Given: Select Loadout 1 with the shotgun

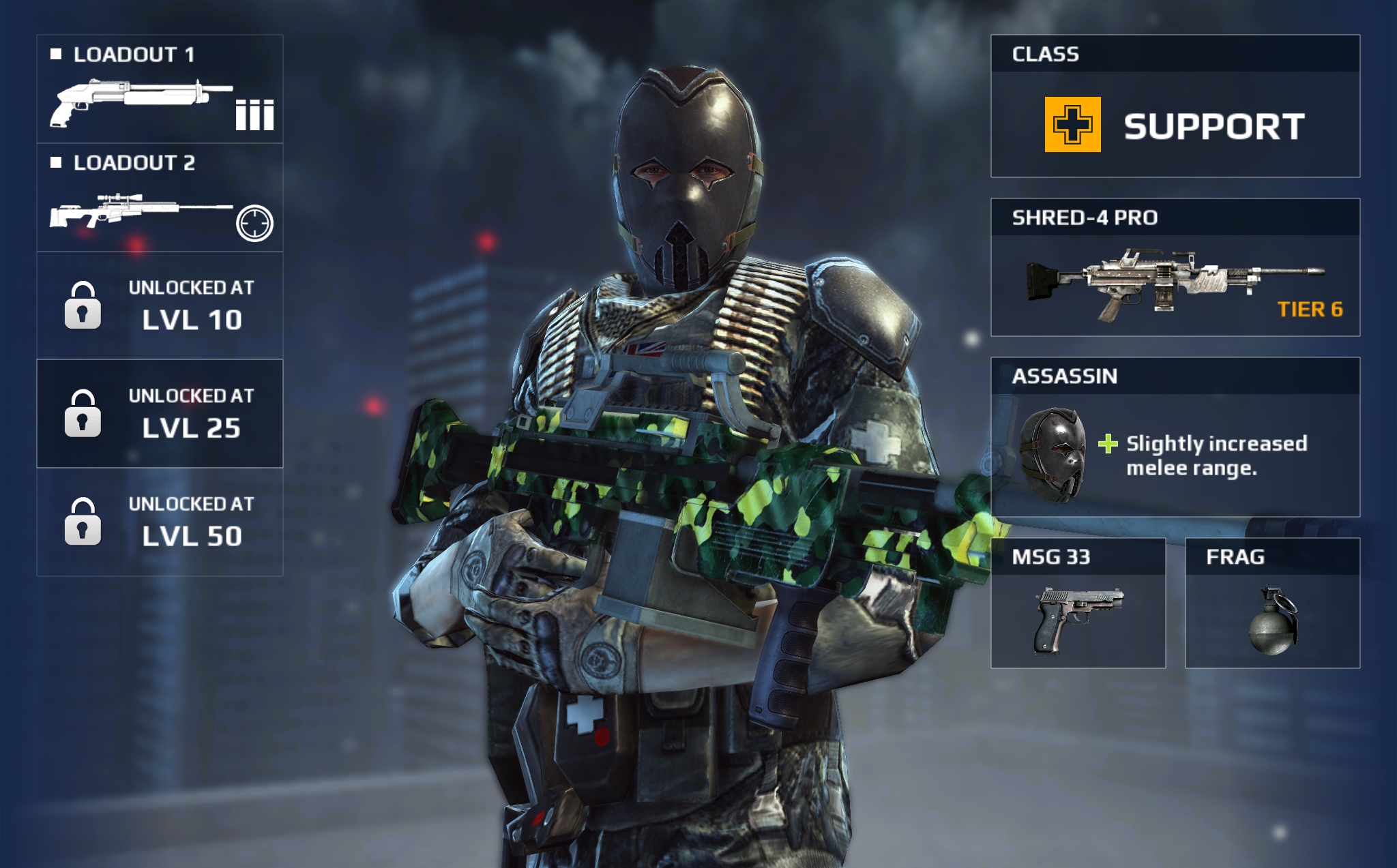Looking at the screenshot, I should pyautogui.click(x=160, y=89).
